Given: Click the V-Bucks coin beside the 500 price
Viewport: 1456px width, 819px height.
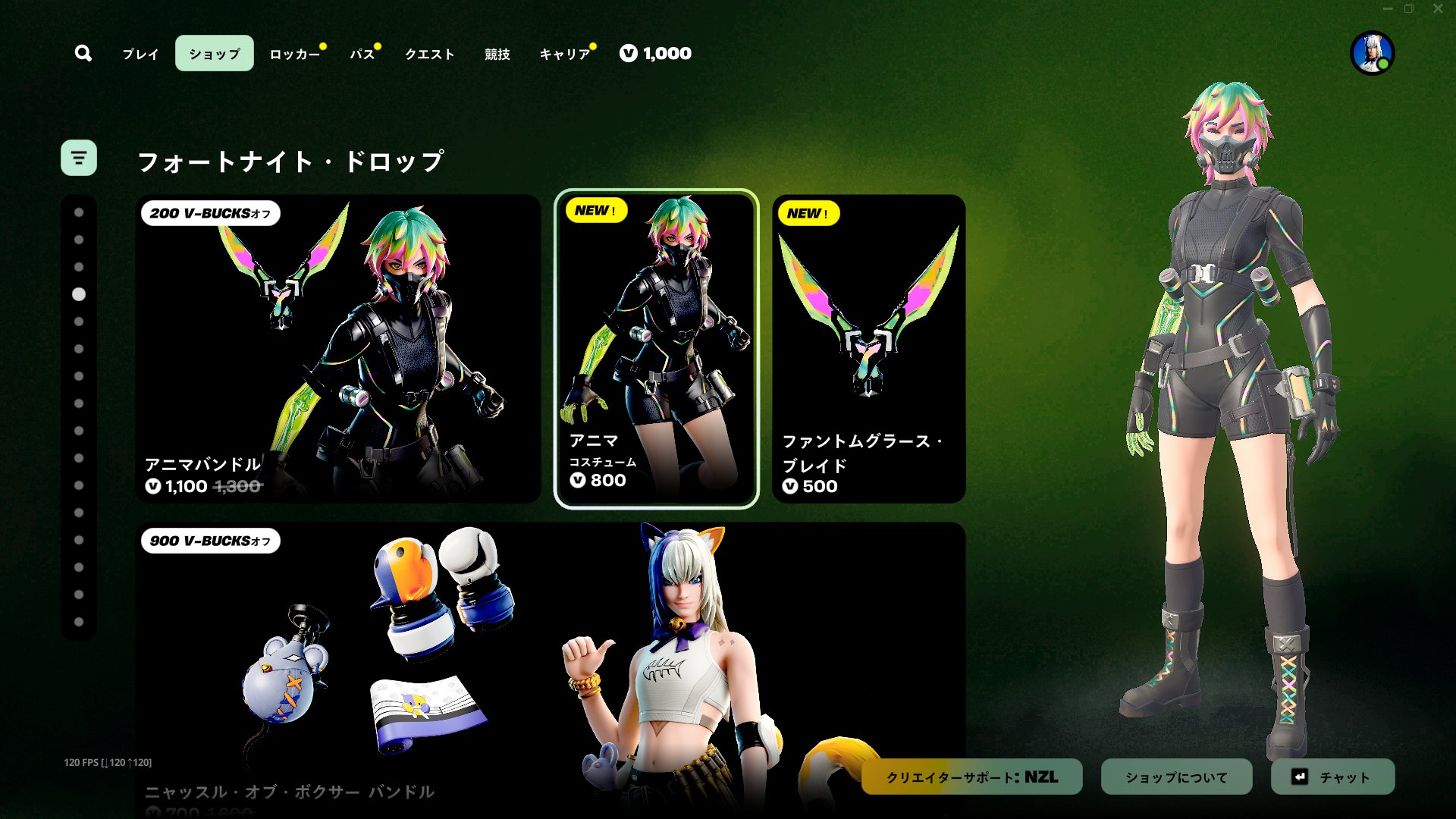Looking at the screenshot, I should pyautogui.click(x=791, y=486).
